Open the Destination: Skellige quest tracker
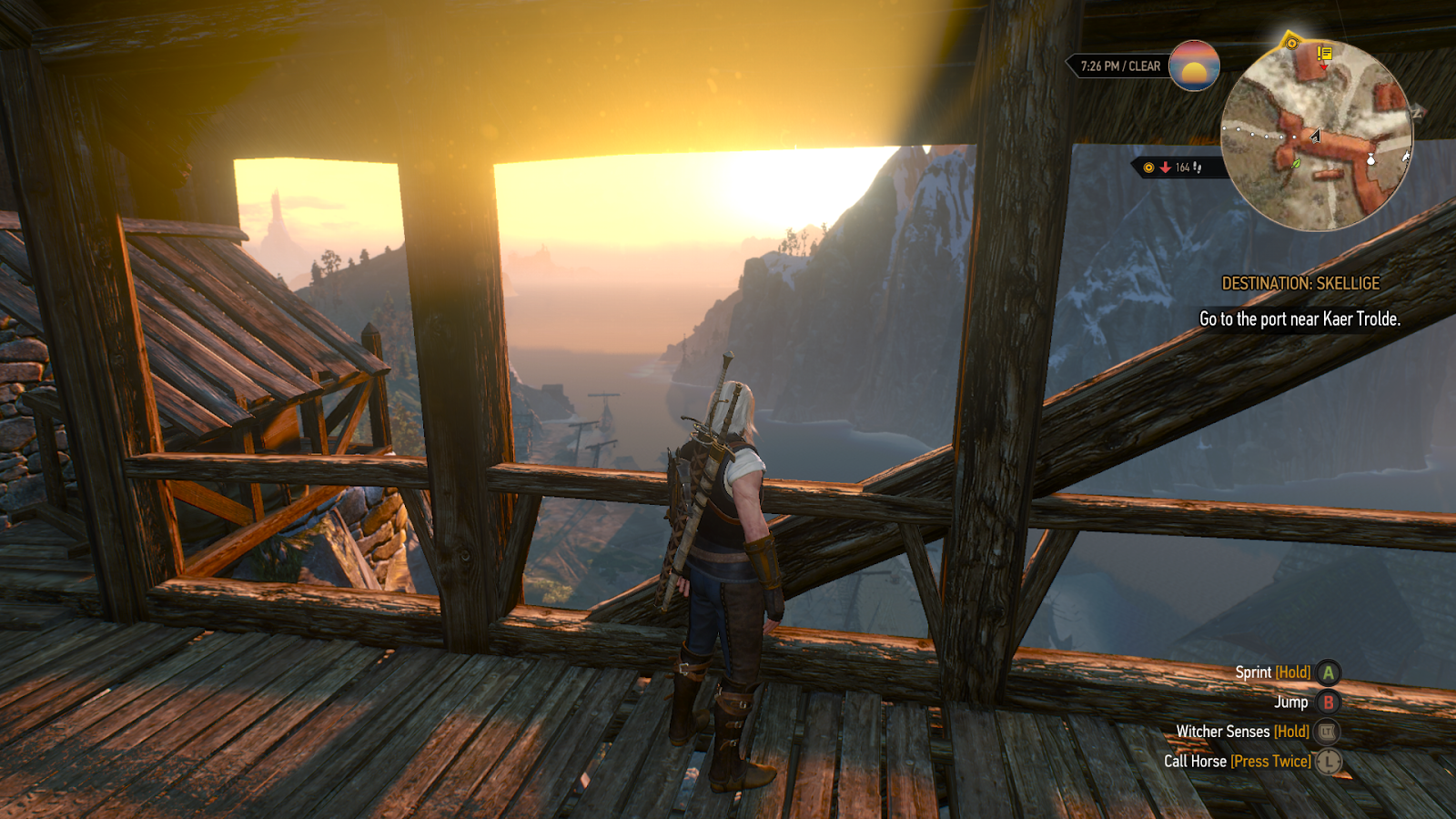This screenshot has height=819, width=1456. [1299, 284]
